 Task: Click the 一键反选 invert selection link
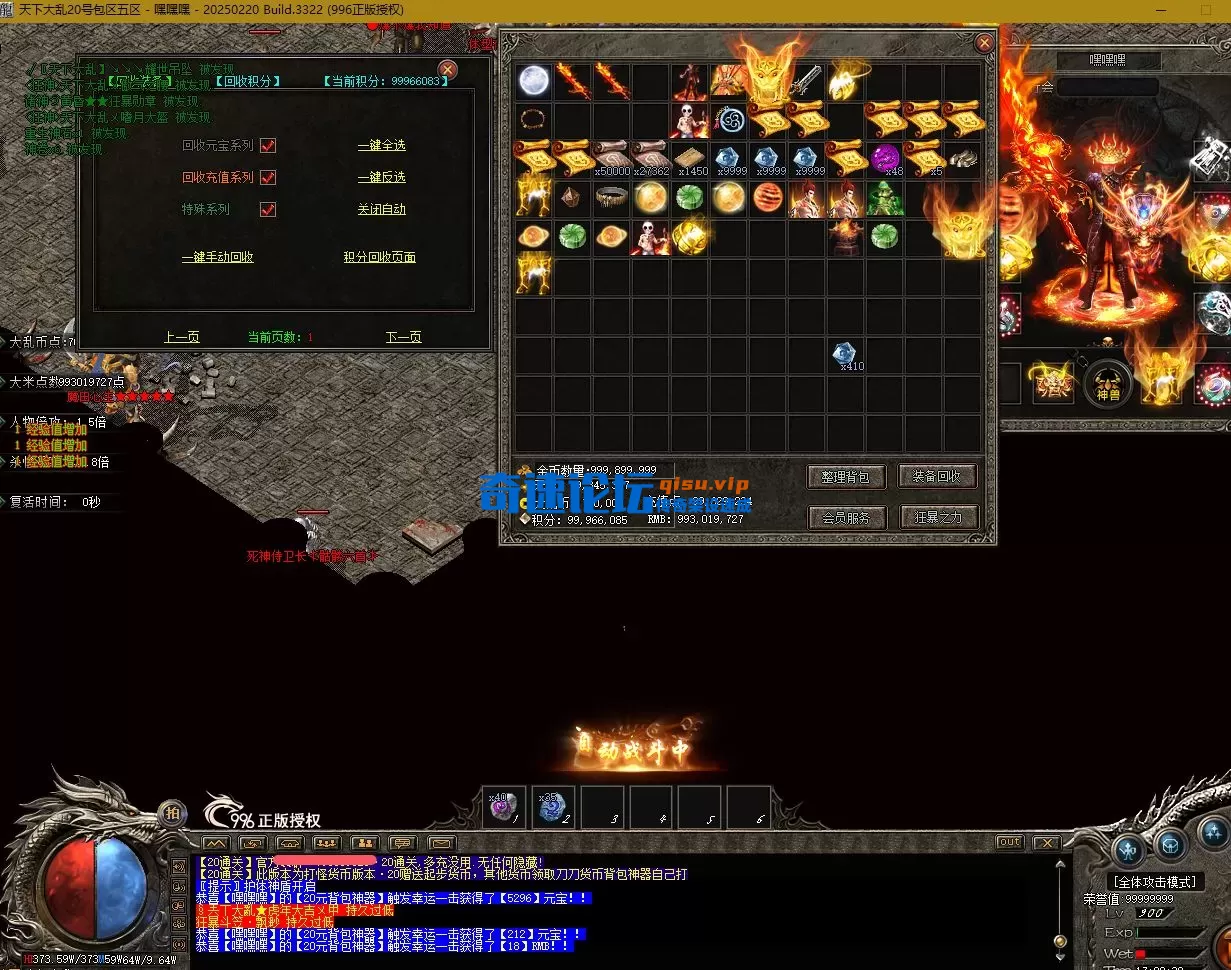382,178
